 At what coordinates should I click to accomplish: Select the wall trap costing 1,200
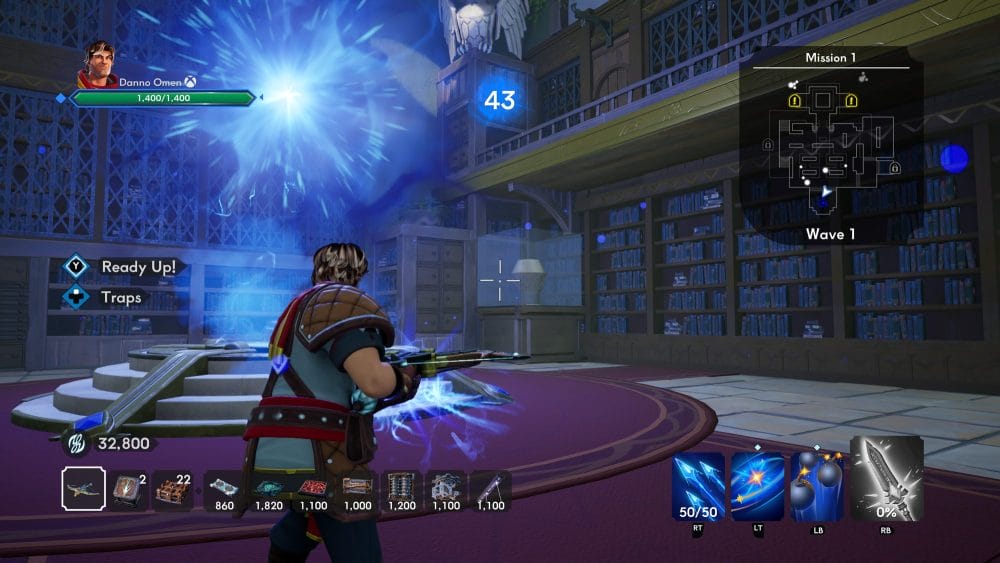click(x=401, y=489)
